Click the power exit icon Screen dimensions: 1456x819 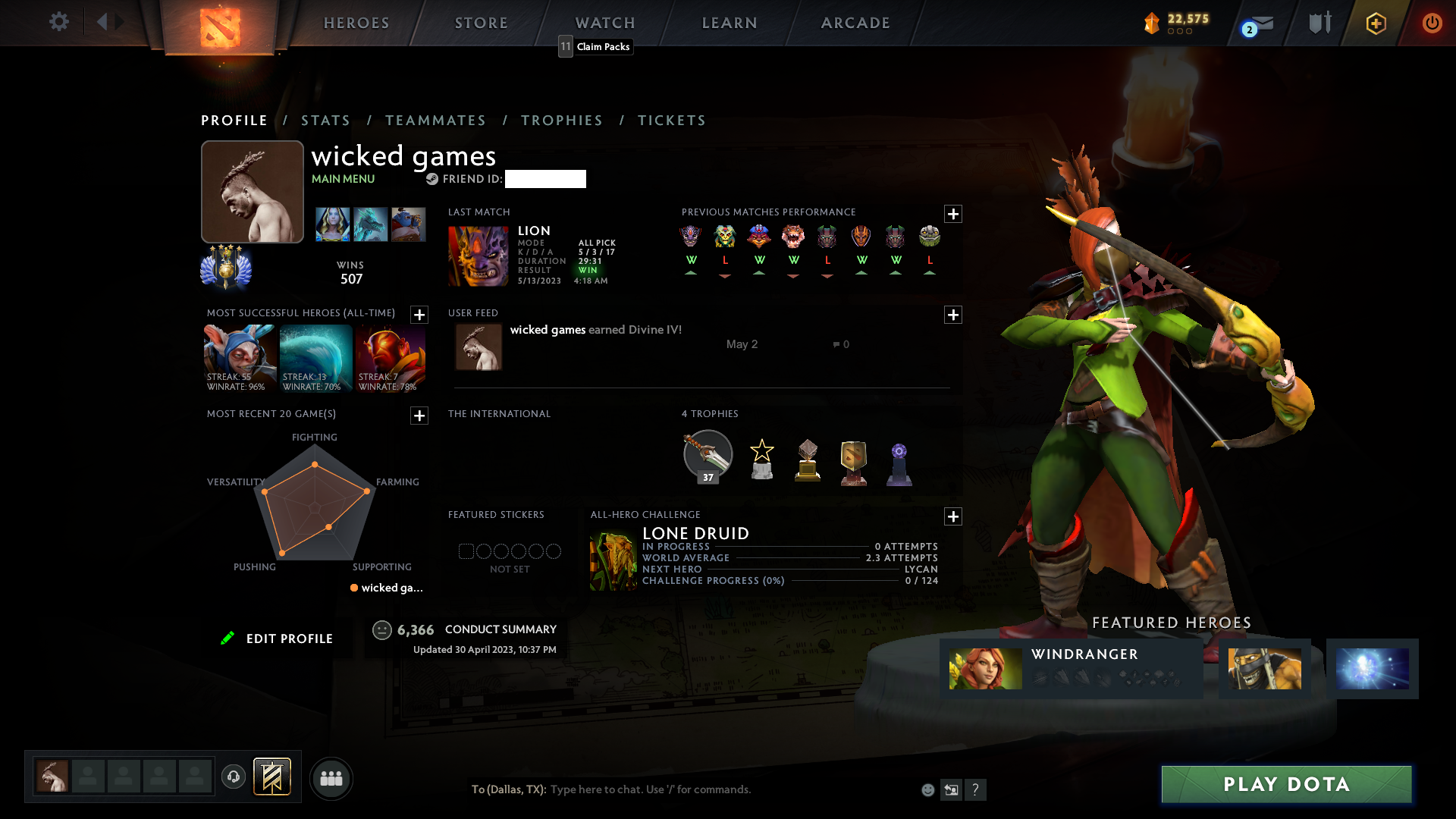tap(1432, 23)
